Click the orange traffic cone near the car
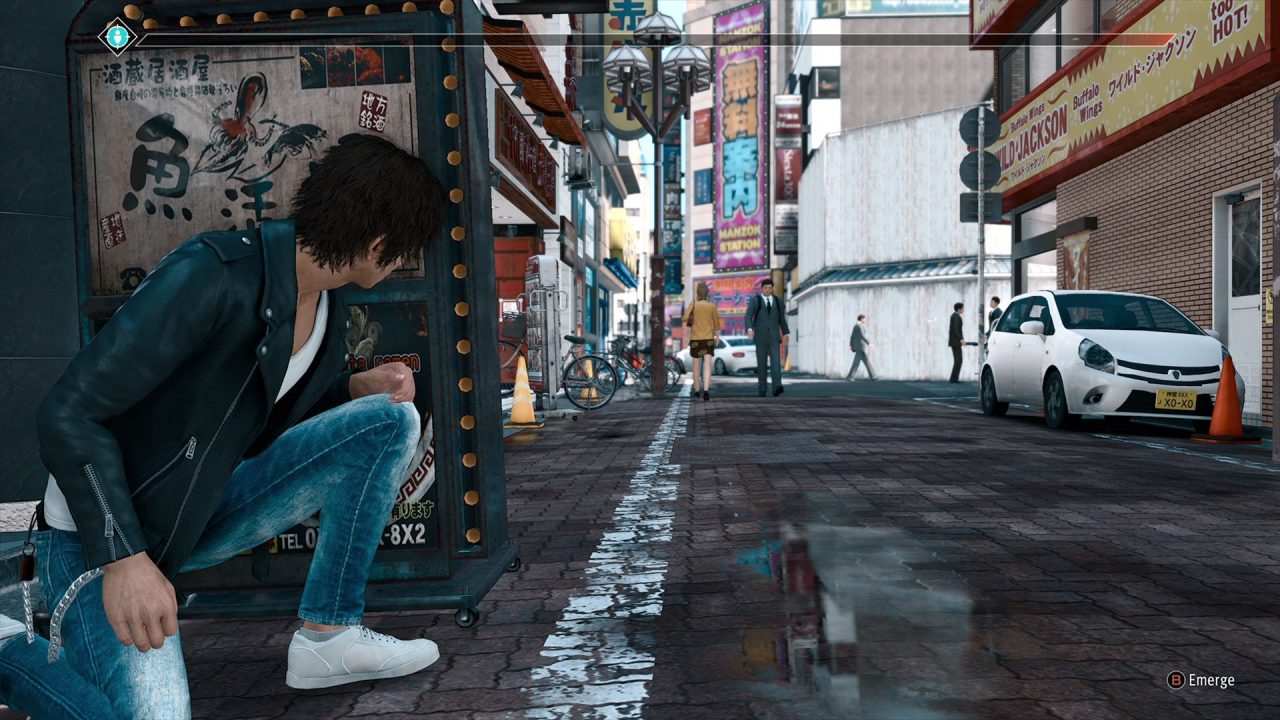Image resolution: width=1280 pixels, height=720 pixels. 1223,400
